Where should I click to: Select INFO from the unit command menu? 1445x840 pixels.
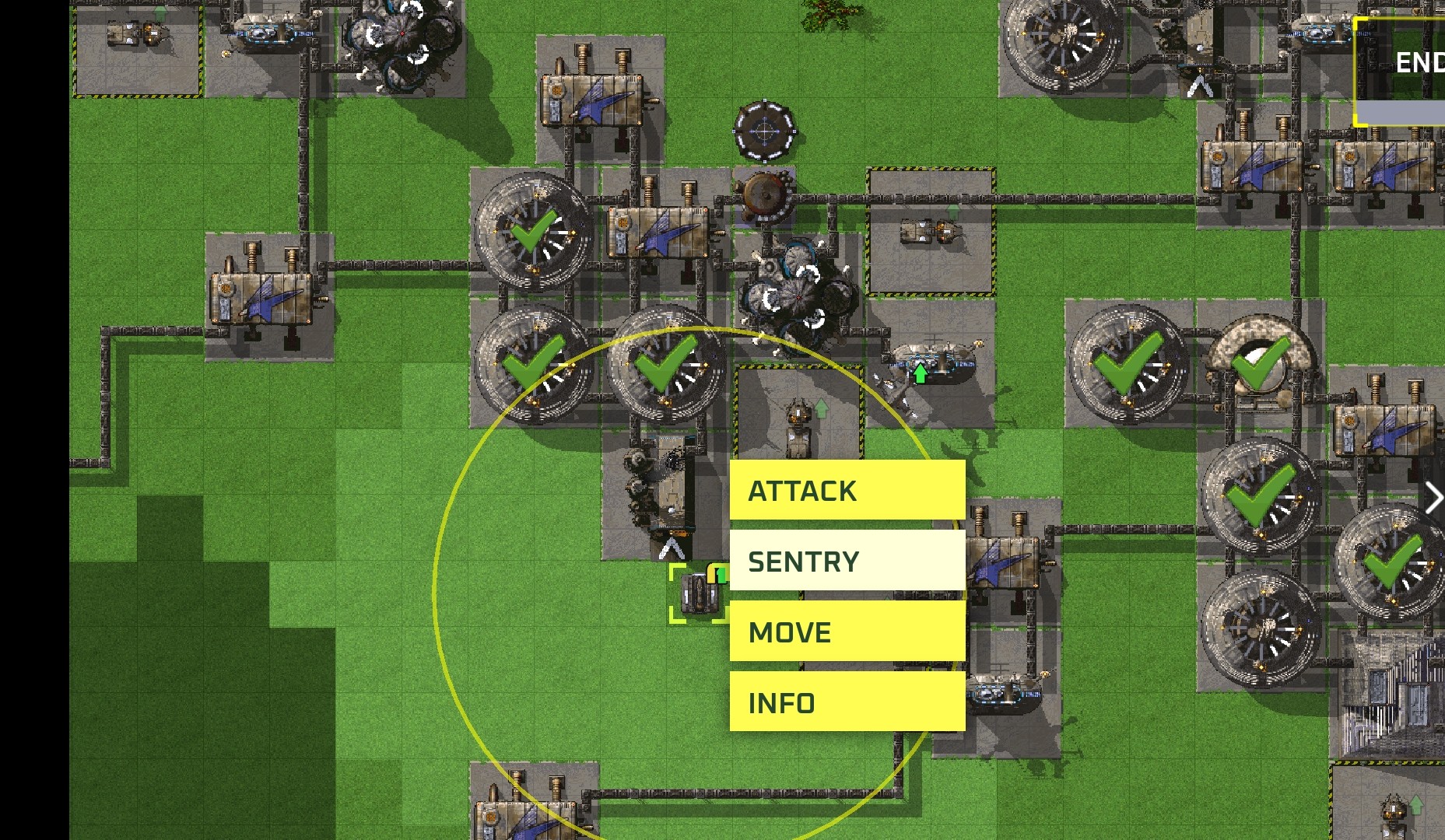click(x=846, y=702)
